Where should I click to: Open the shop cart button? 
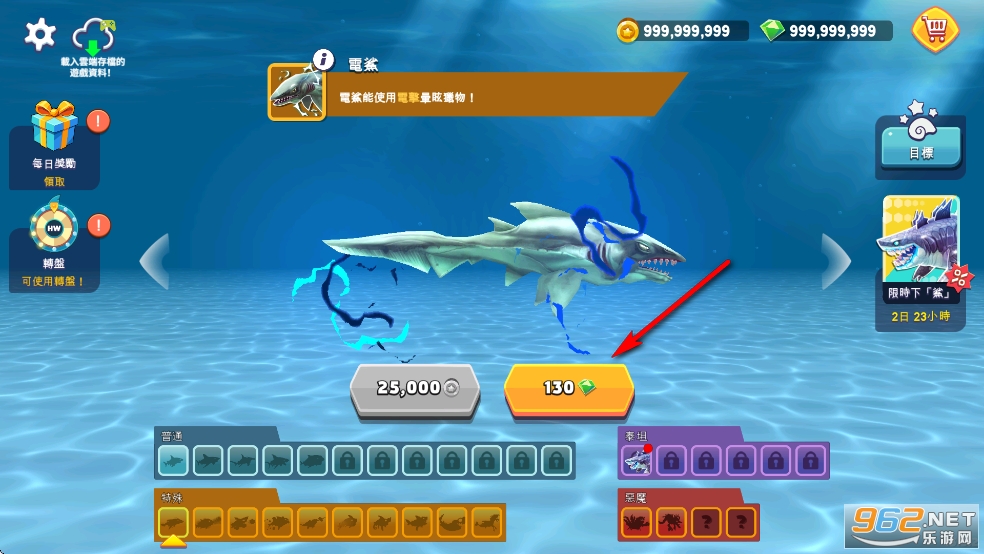click(x=934, y=29)
